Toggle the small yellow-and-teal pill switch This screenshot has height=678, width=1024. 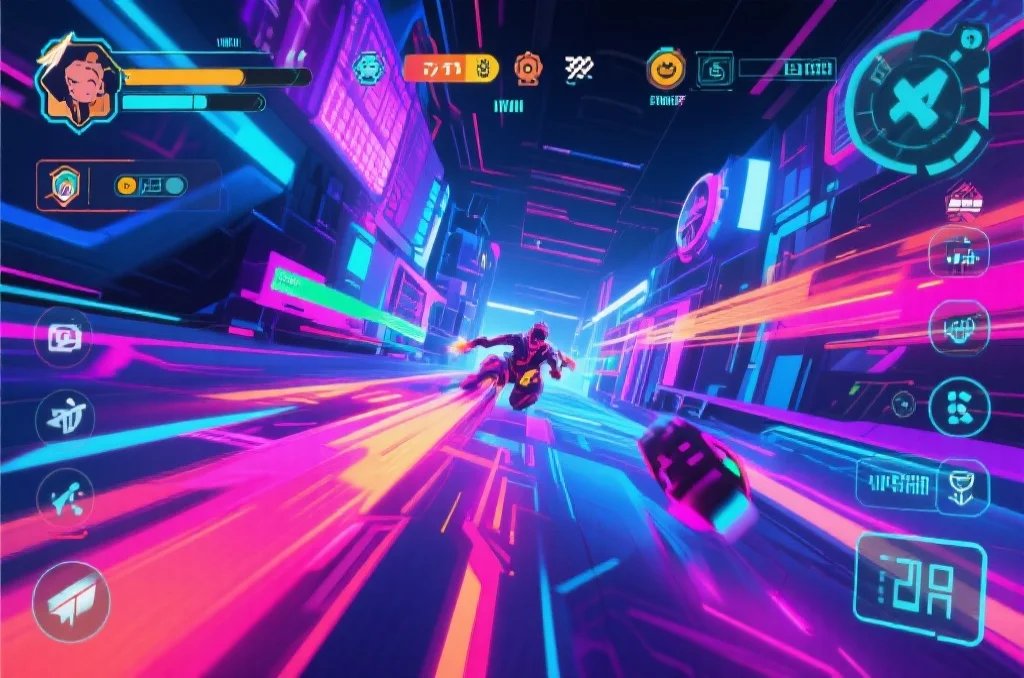[150, 185]
